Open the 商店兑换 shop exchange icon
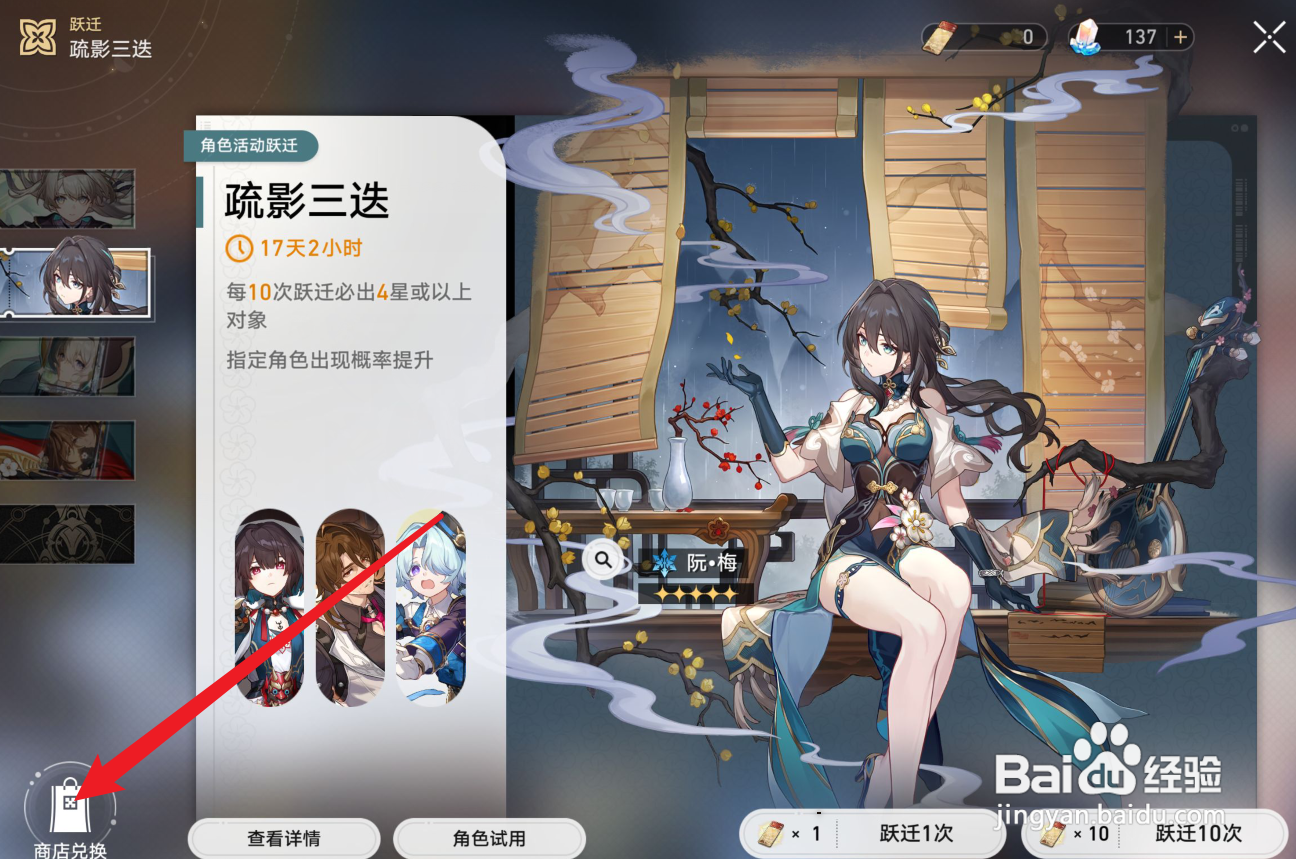 (x=68, y=807)
